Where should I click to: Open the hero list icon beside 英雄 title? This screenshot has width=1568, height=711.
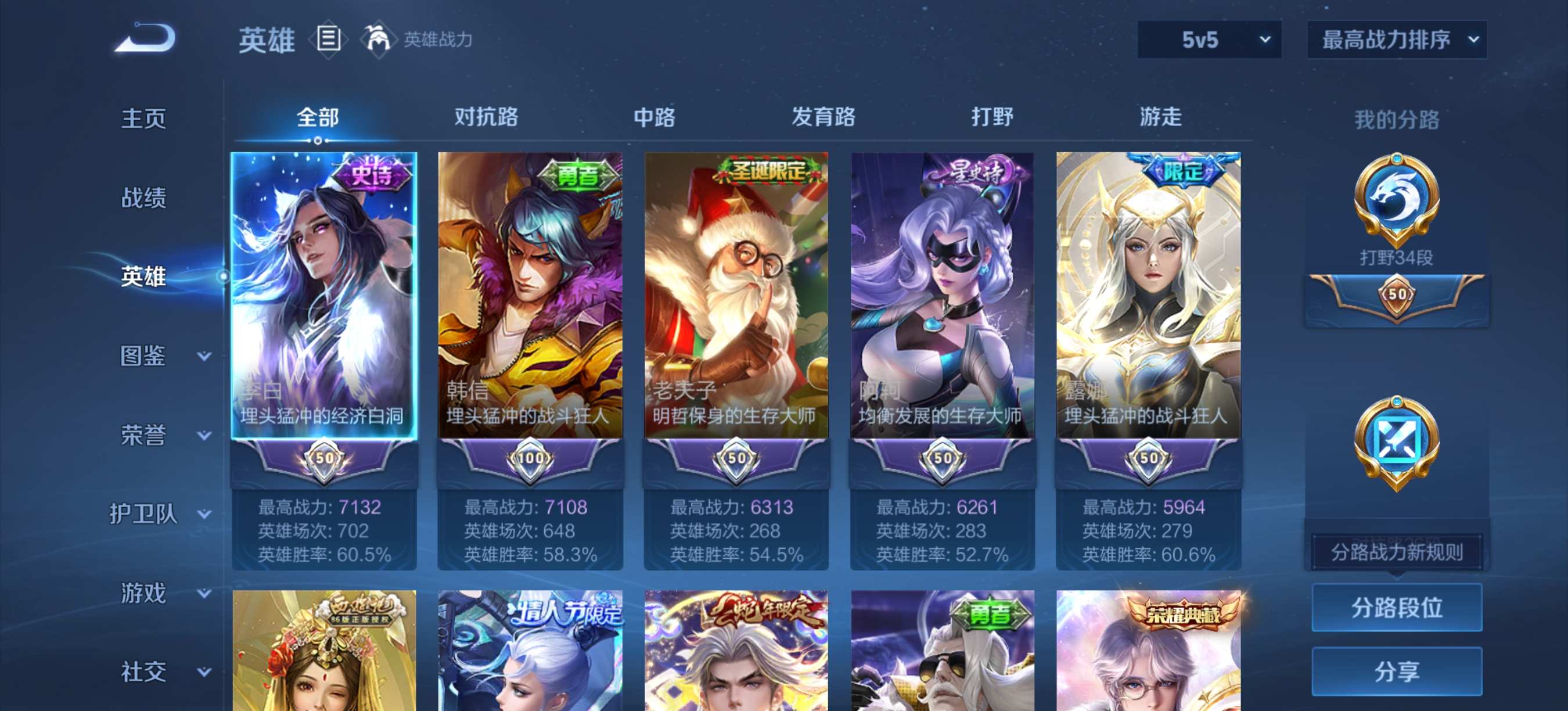(x=328, y=39)
